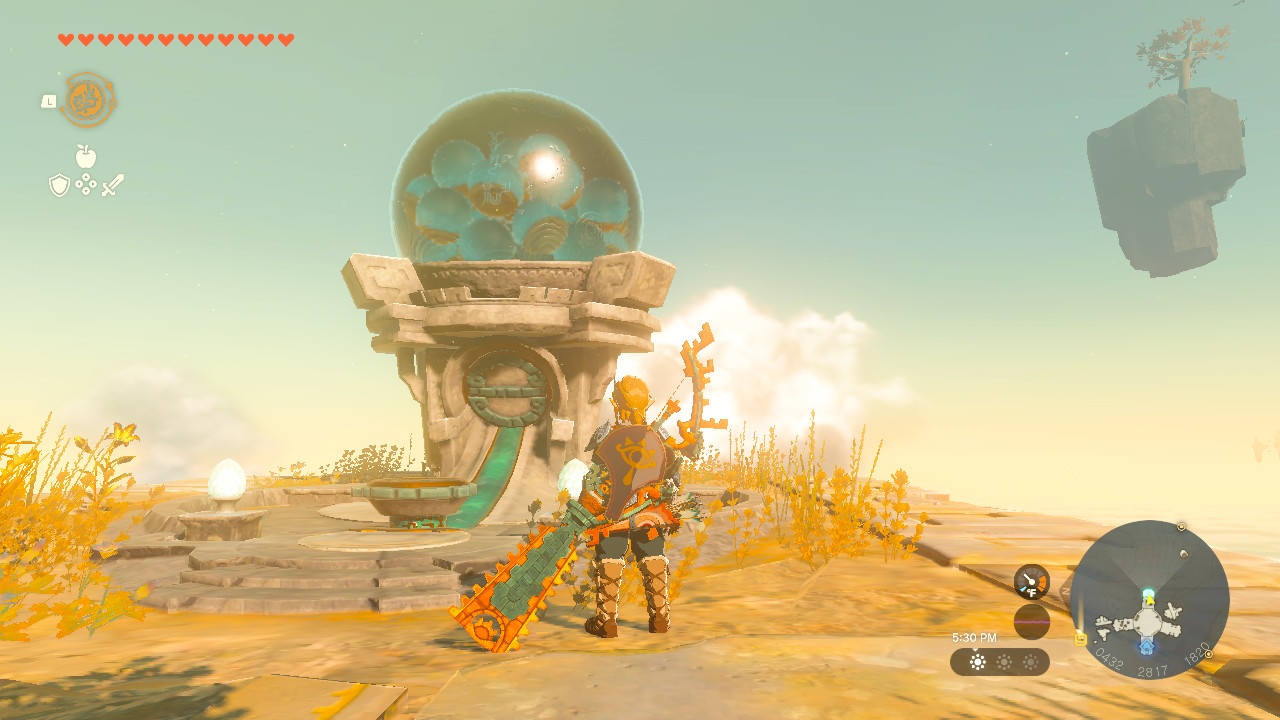Select the shrine marker on the minimap
Viewport: 1280px width, 720px height.
1146,644
